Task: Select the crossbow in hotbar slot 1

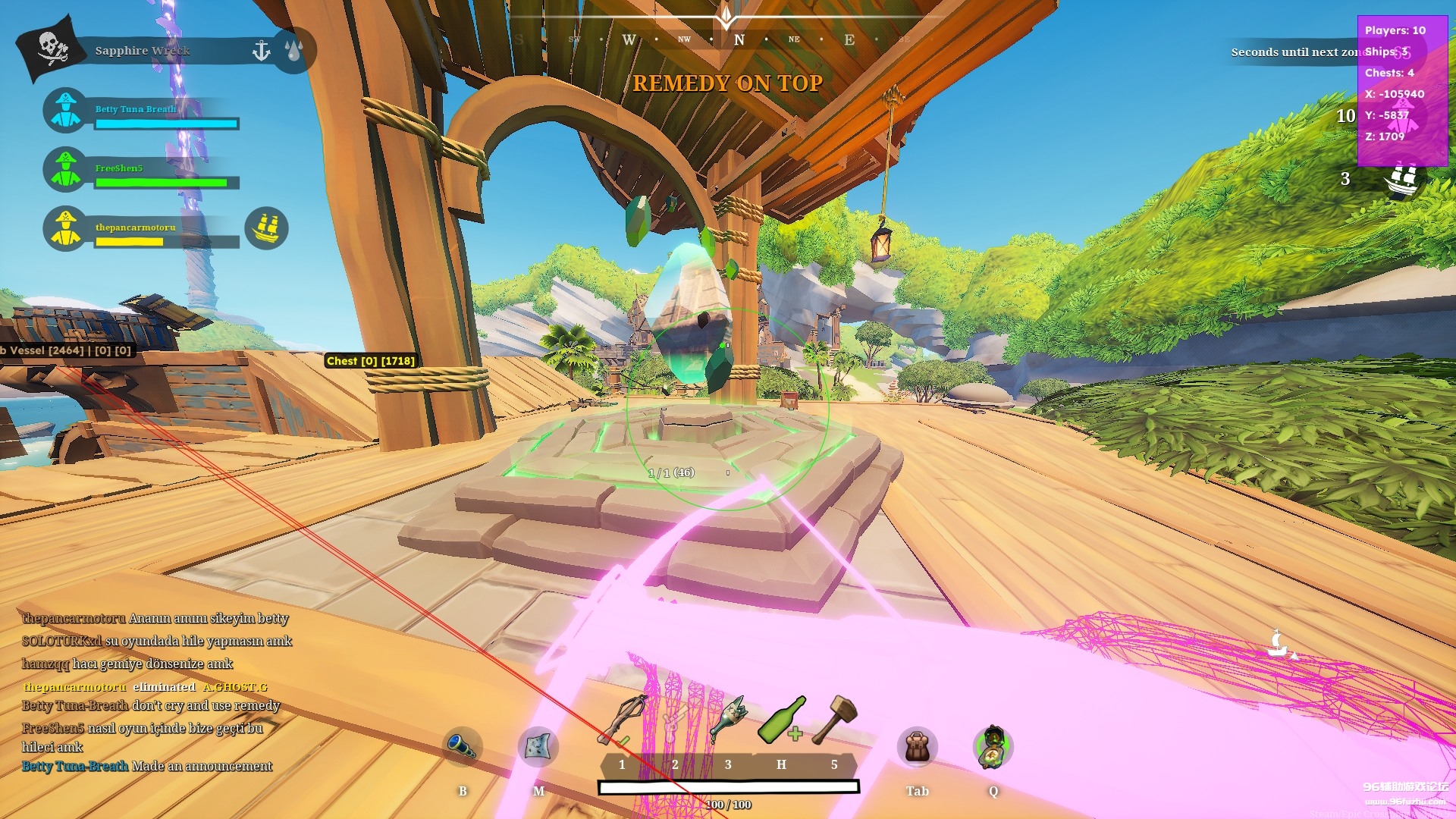Action: click(623, 720)
